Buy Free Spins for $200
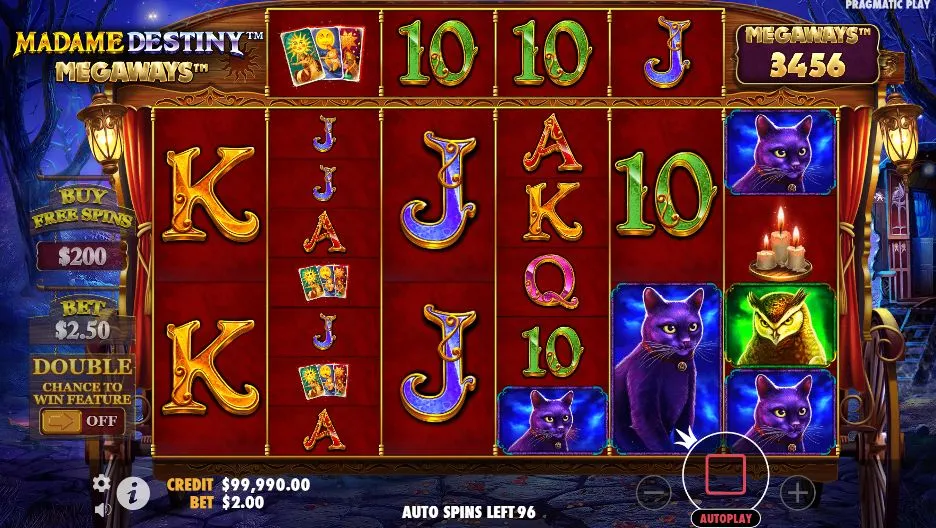Viewport: 936px width, 528px height. (x=83, y=255)
